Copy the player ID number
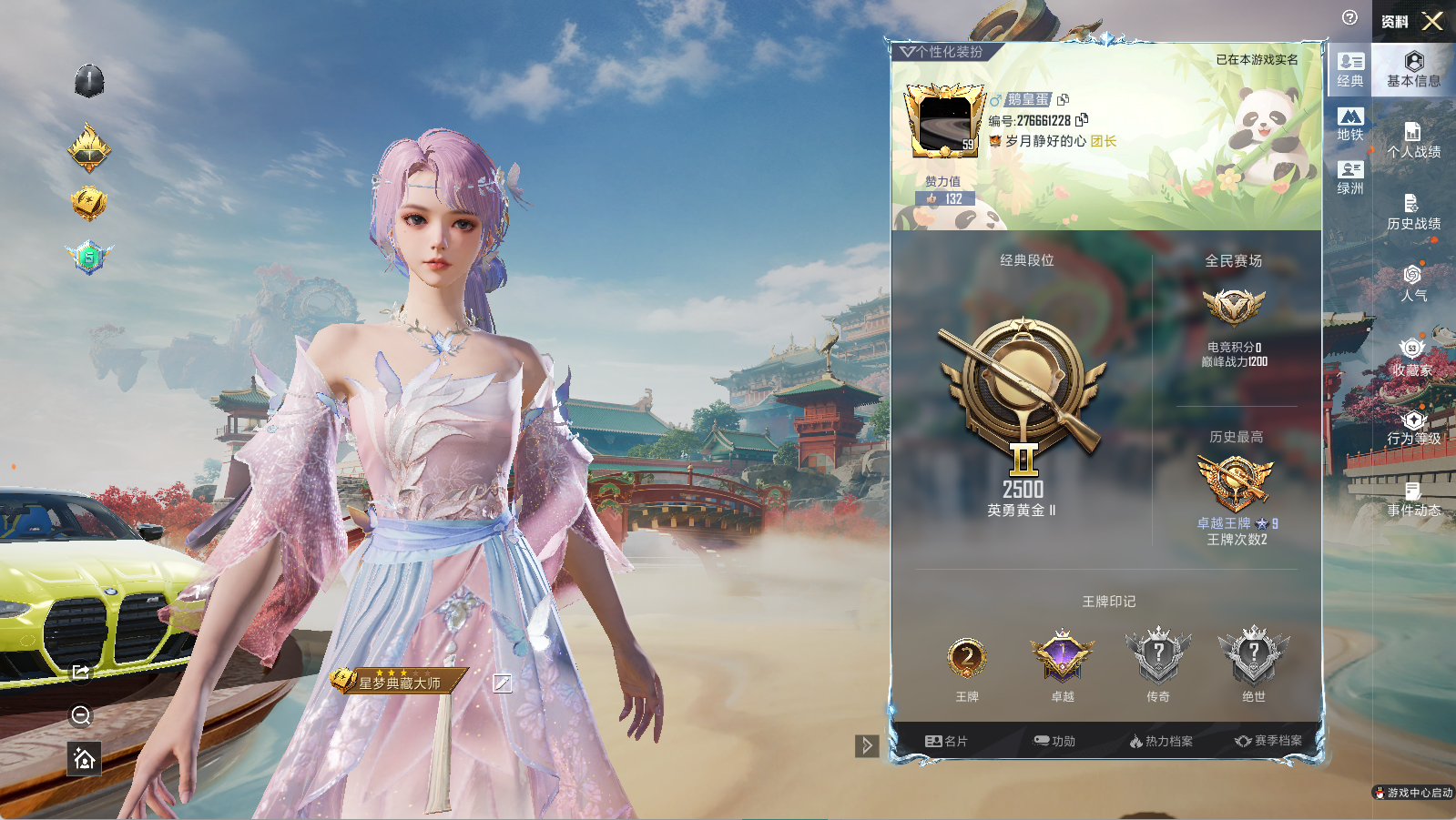The image size is (1456, 820). coord(1082,120)
